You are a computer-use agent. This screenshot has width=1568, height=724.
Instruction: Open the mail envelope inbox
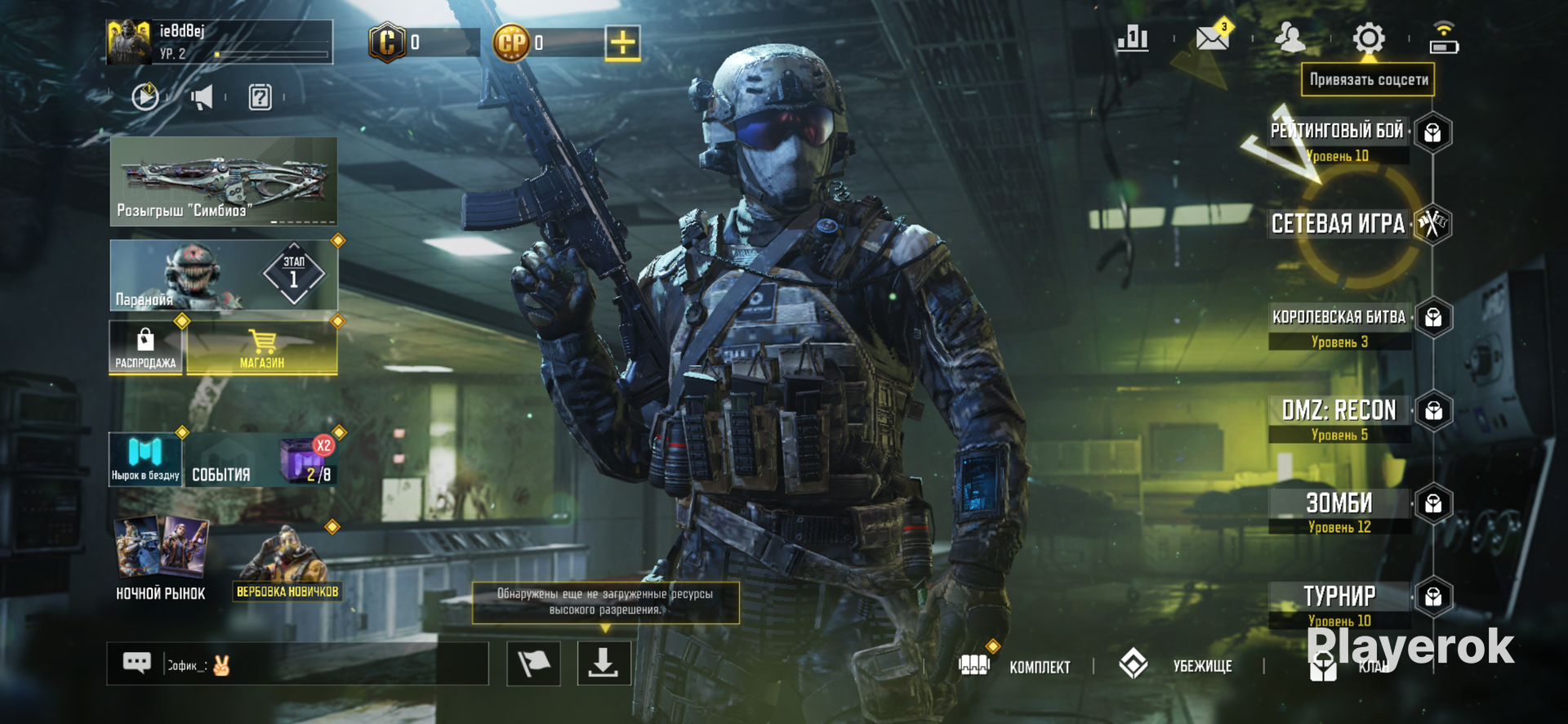click(x=1212, y=38)
